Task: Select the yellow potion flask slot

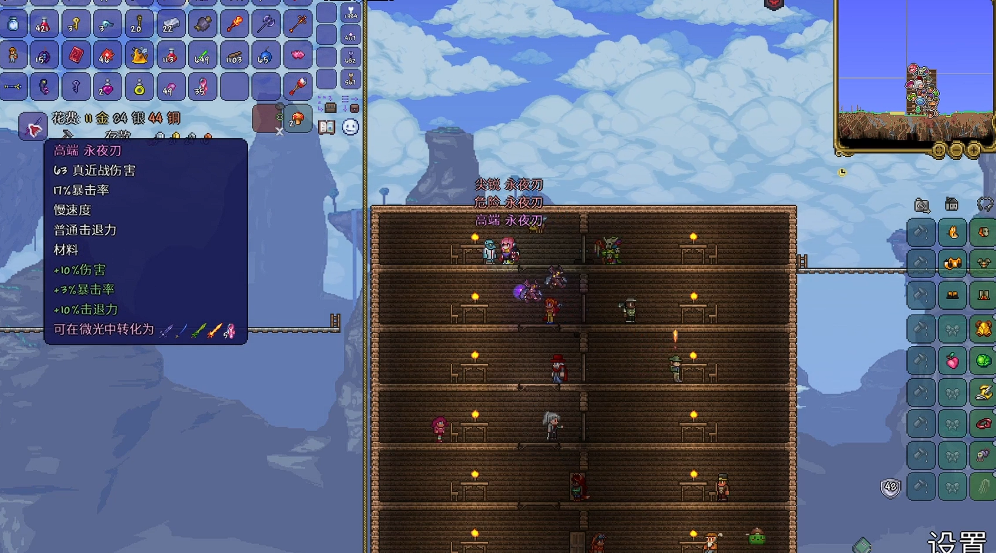Action: click(x=138, y=86)
